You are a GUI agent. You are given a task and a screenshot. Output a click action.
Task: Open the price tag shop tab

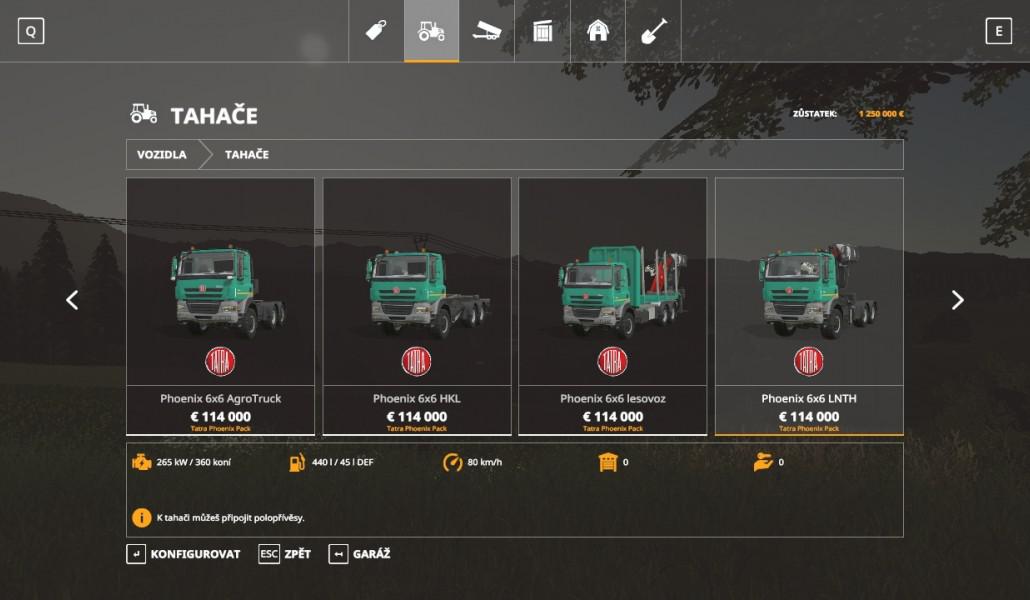click(376, 31)
